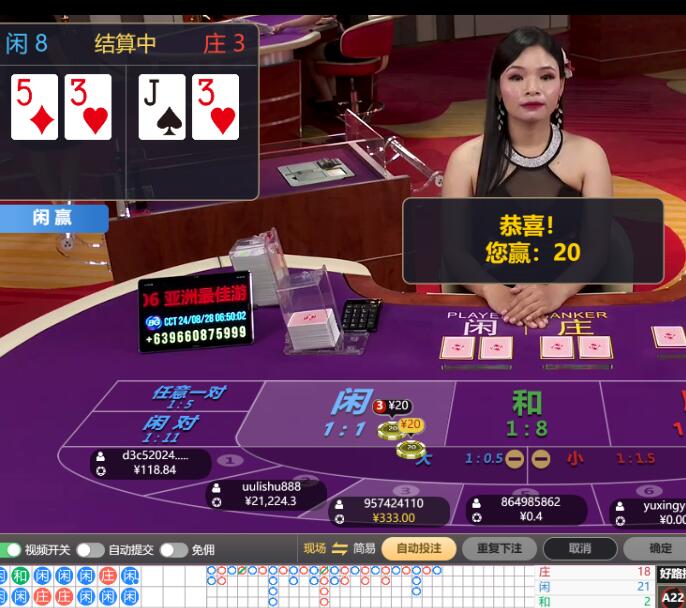Image resolution: width=686 pixels, height=608 pixels.
Task: Bet on the 和 (Tie) area
Action: (526, 412)
